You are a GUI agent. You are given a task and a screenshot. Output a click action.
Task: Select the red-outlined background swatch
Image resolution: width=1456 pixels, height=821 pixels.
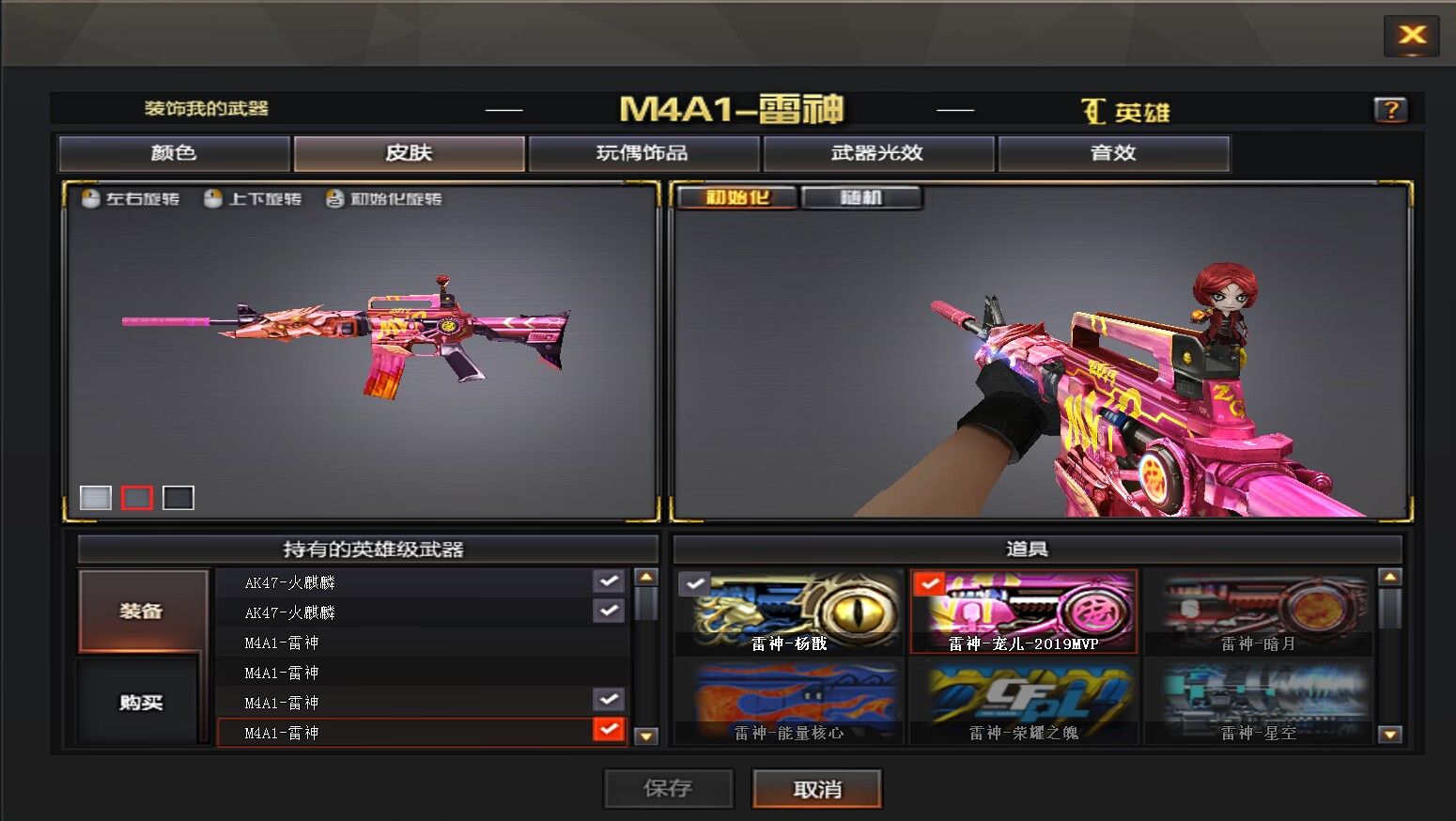pos(137,497)
